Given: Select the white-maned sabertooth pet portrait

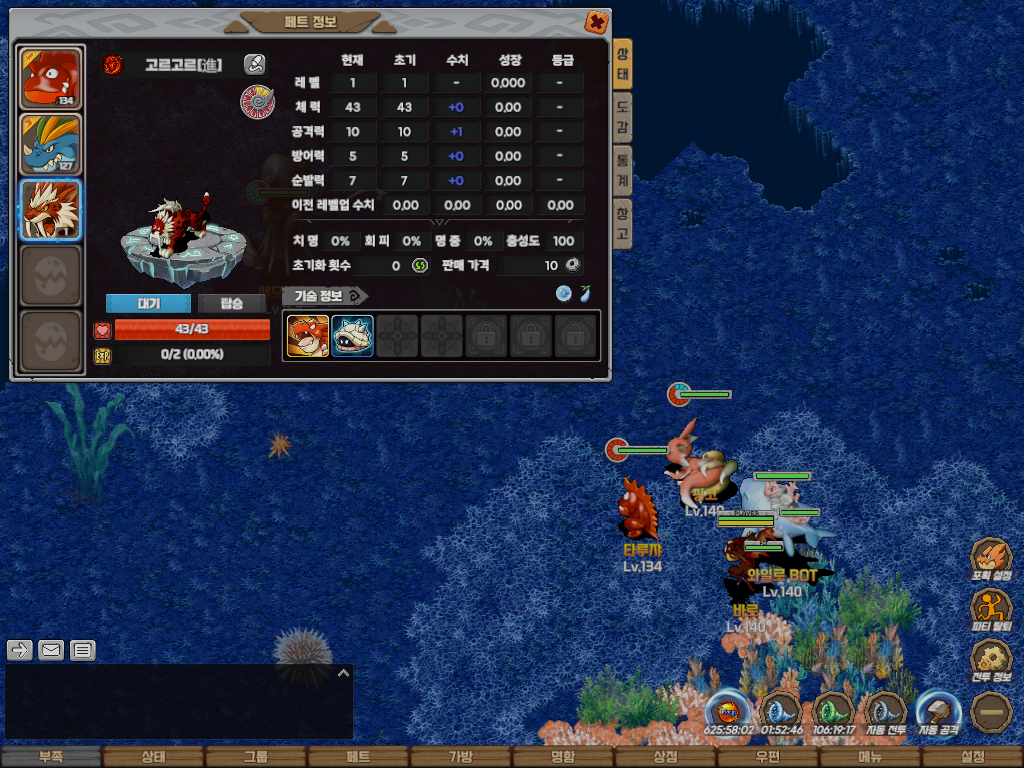Looking at the screenshot, I should click(50, 209).
